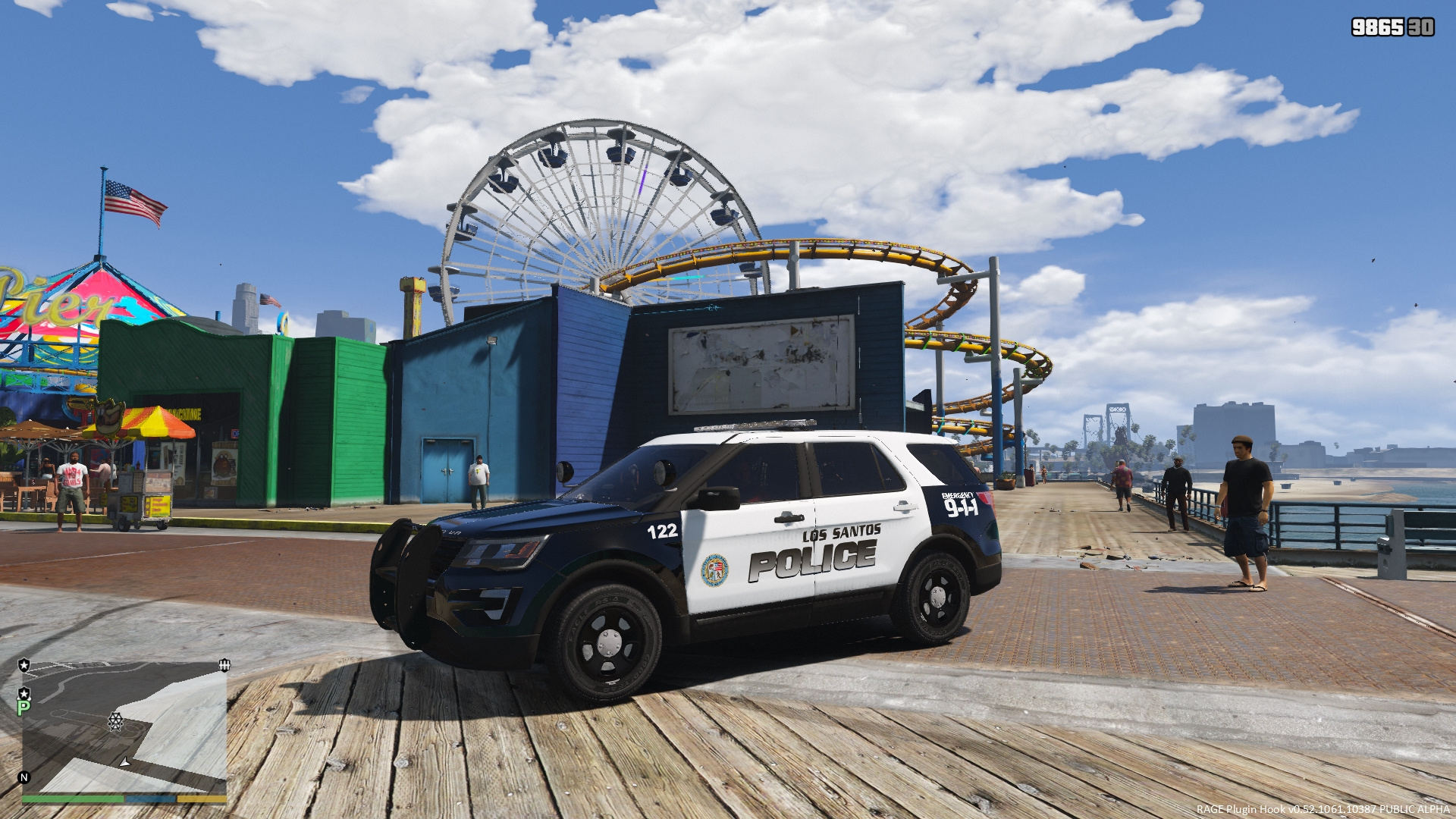
Task: Select the Ferris wheel blip on minimap
Action: pyautogui.click(x=115, y=720)
